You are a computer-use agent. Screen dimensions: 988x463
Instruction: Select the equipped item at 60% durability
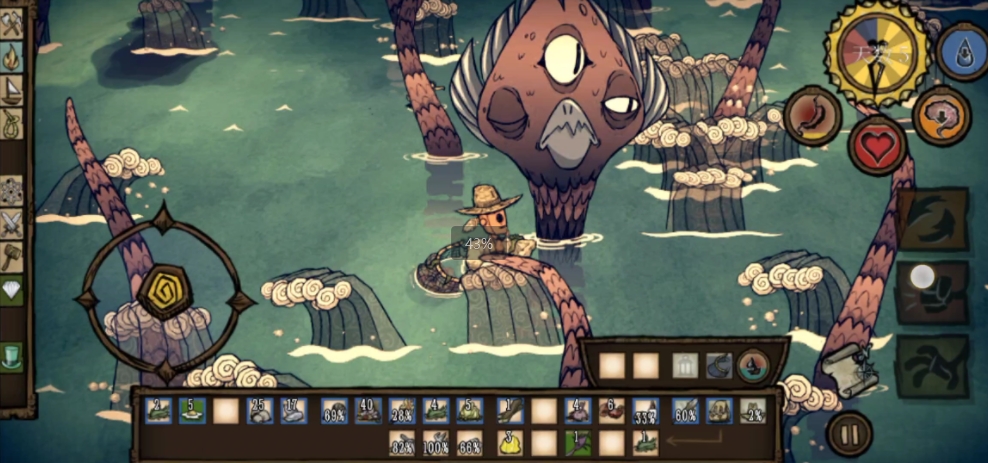pos(685,410)
